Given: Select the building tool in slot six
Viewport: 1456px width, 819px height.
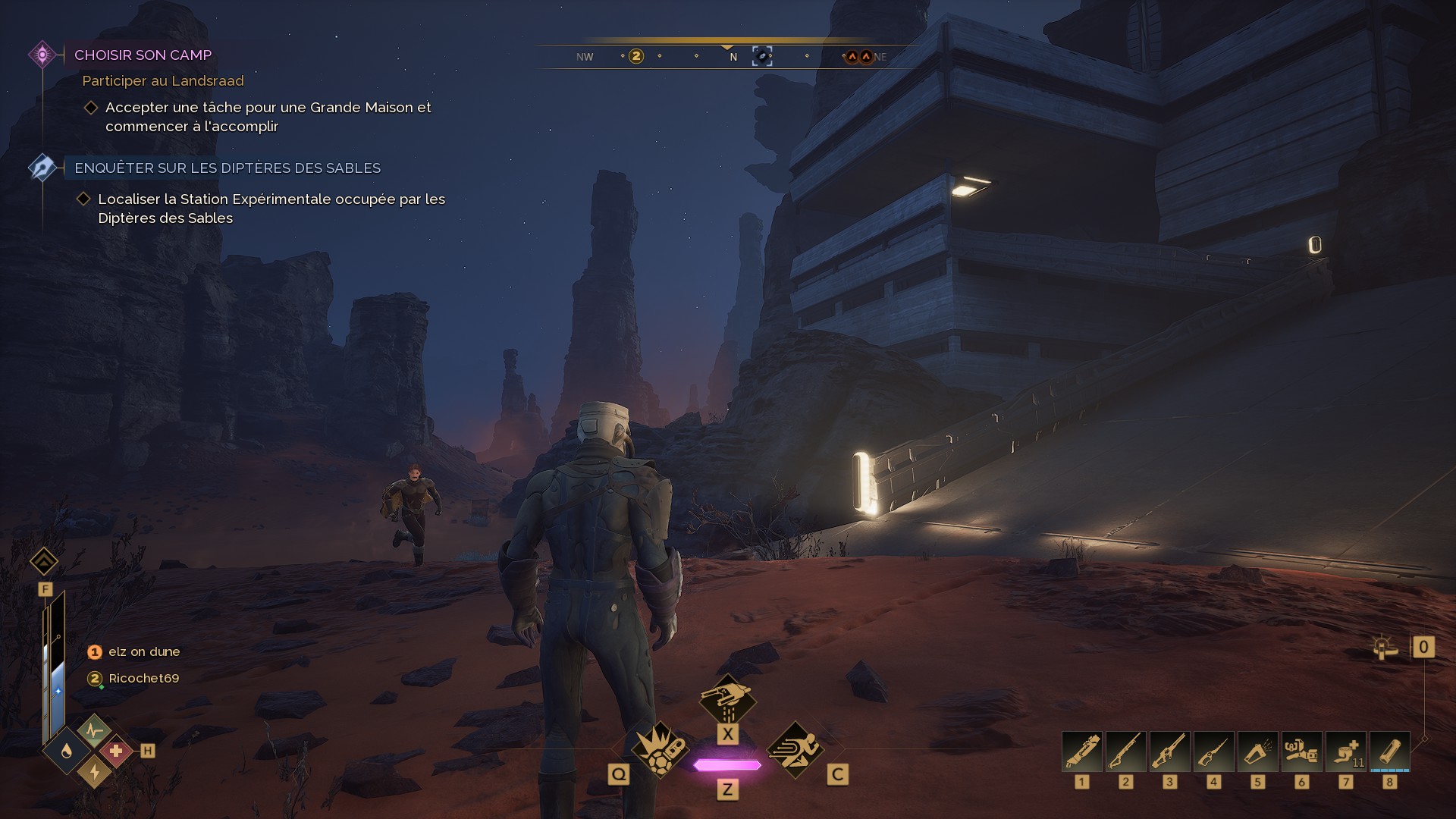Looking at the screenshot, I should [x=1302, y=752].
